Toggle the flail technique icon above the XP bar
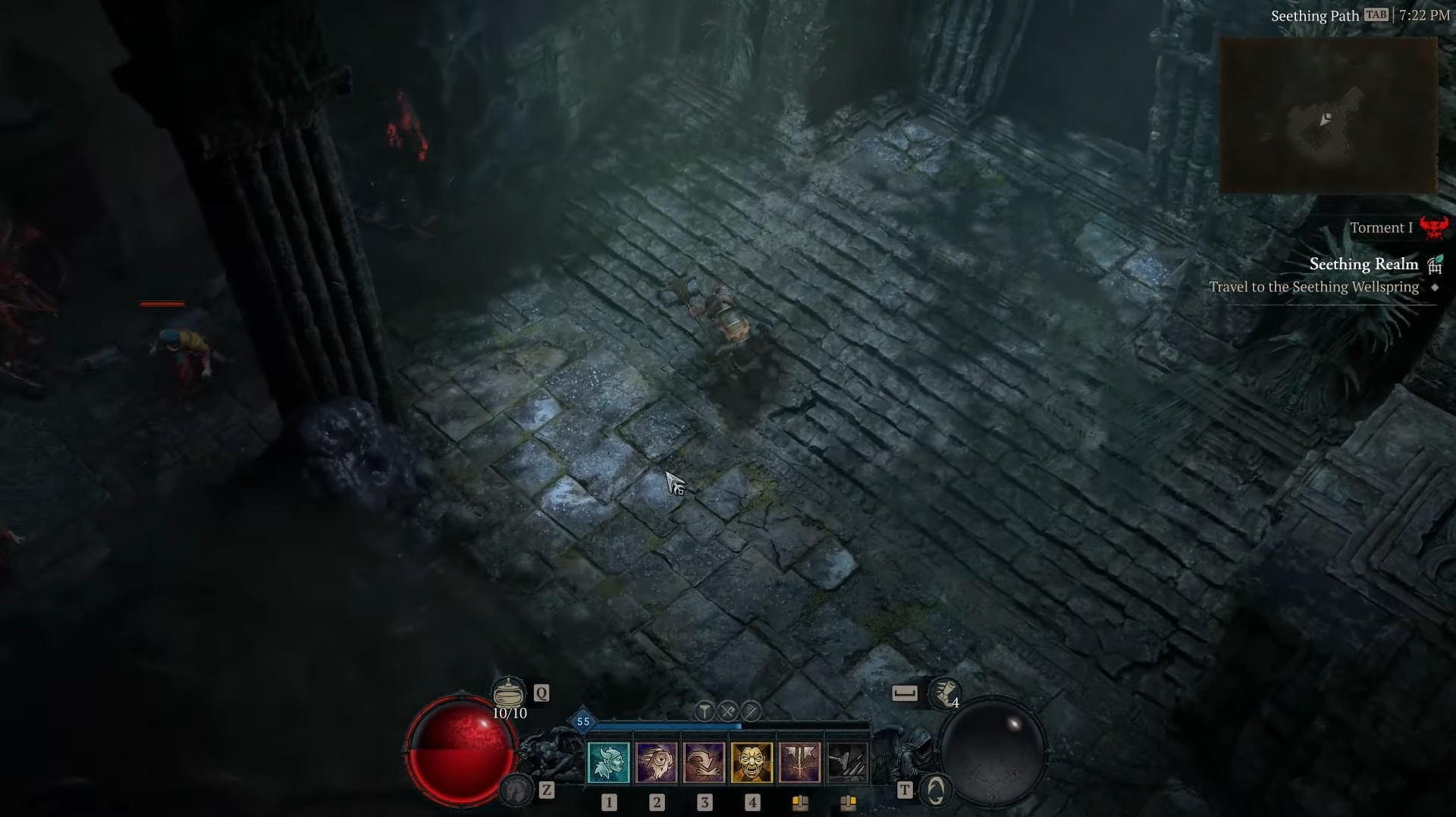Screen dimensions: 1456x817 (x=751, y=711)
